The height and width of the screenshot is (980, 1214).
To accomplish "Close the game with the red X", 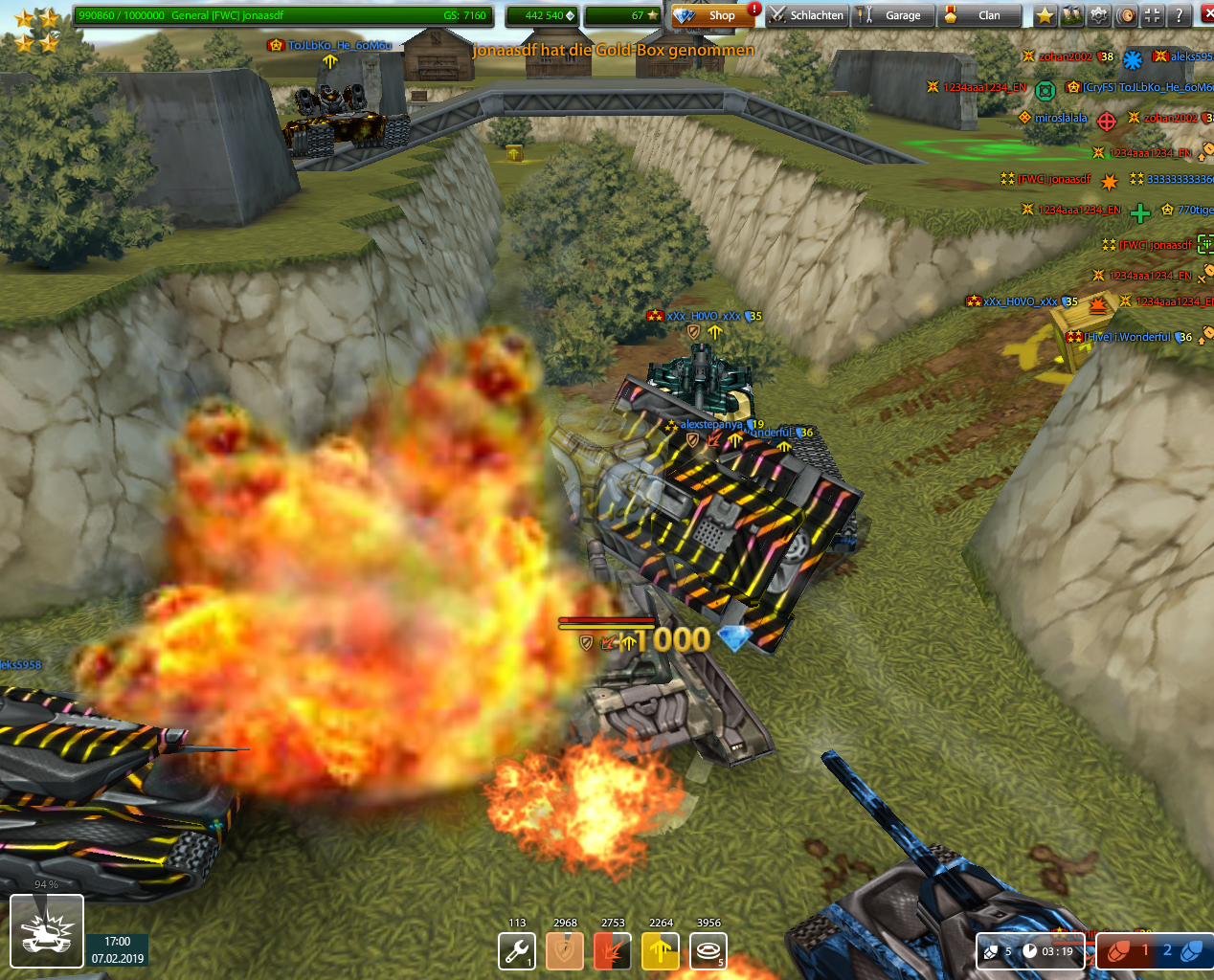I will 1205,15.
